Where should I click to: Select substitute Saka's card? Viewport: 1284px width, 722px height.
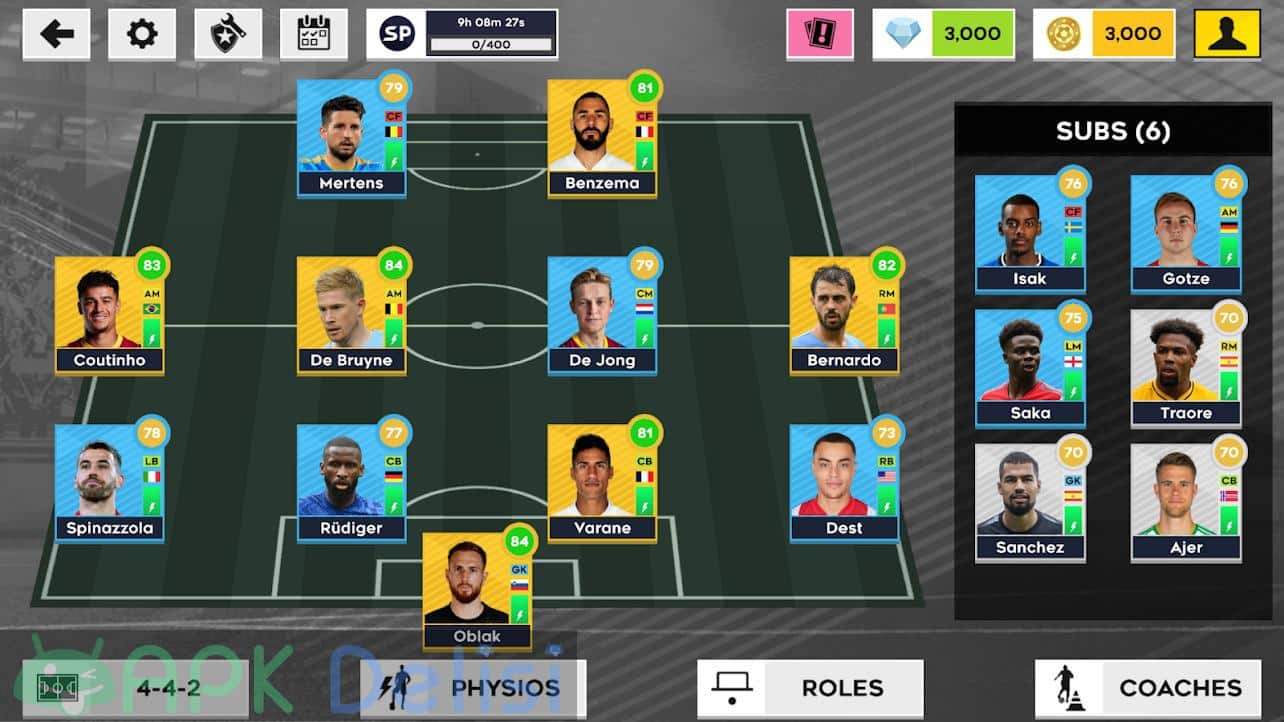(x=1030, y=368)
